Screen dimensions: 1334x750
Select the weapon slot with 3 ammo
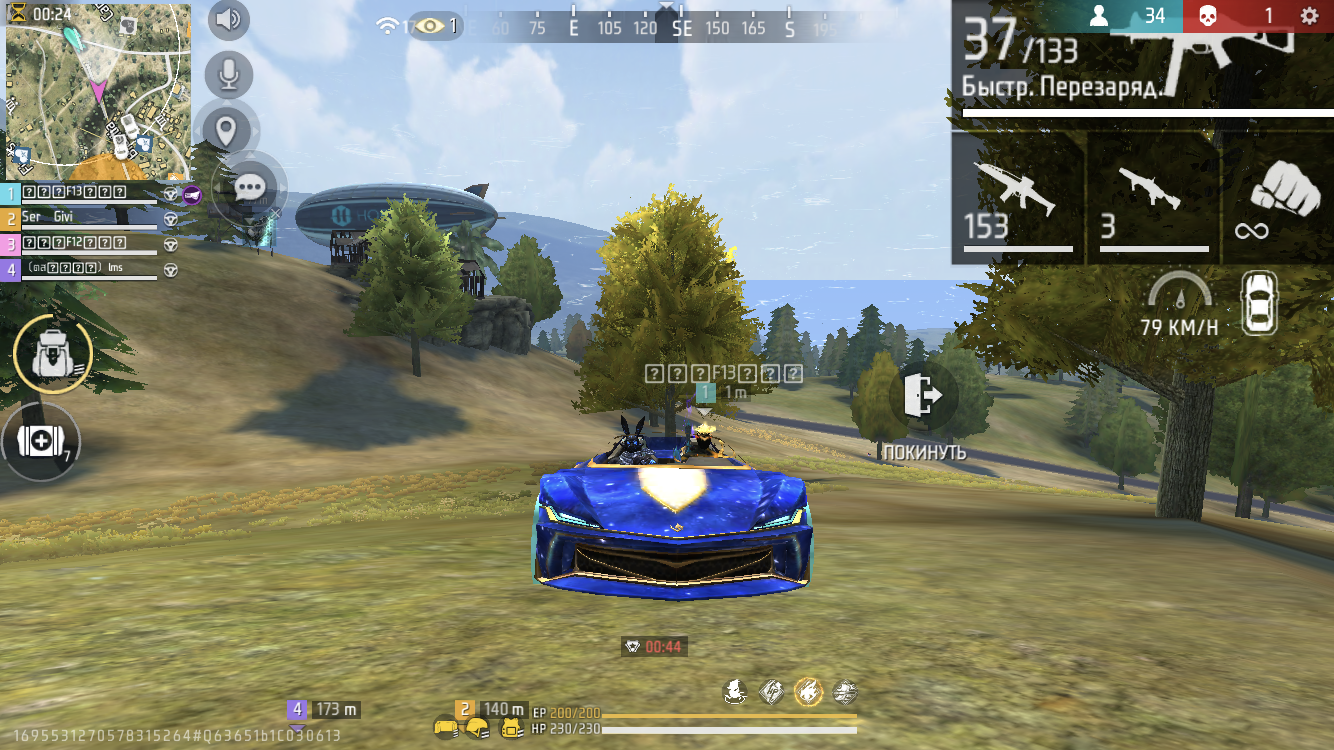pos(1154,198)
